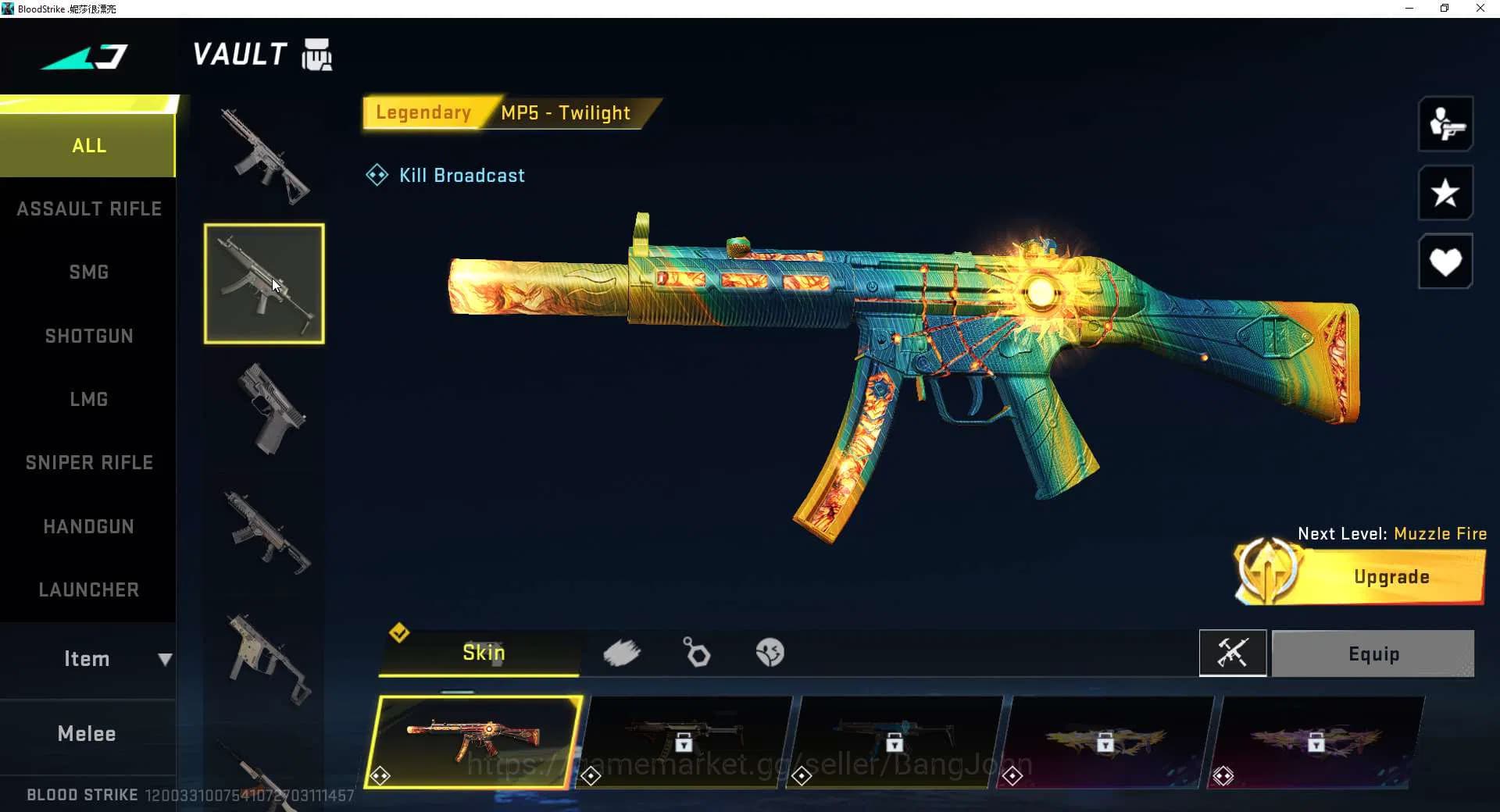The width and height of the screenshot is (1500, 812).
Task: Switch to the Skin tab
Action: (482, 653)
